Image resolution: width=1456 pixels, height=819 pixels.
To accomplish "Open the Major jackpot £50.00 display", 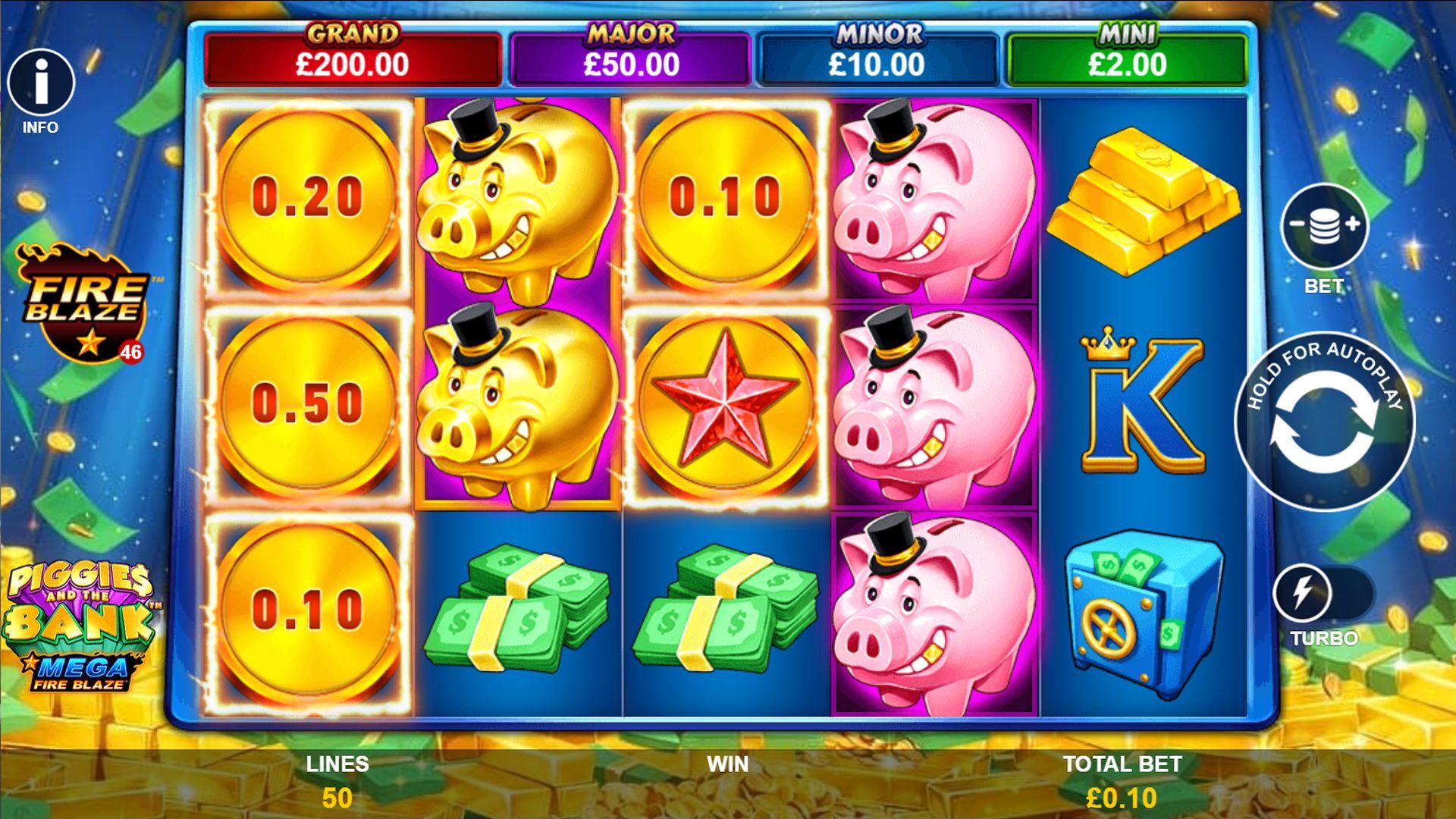I will point(629,55).
